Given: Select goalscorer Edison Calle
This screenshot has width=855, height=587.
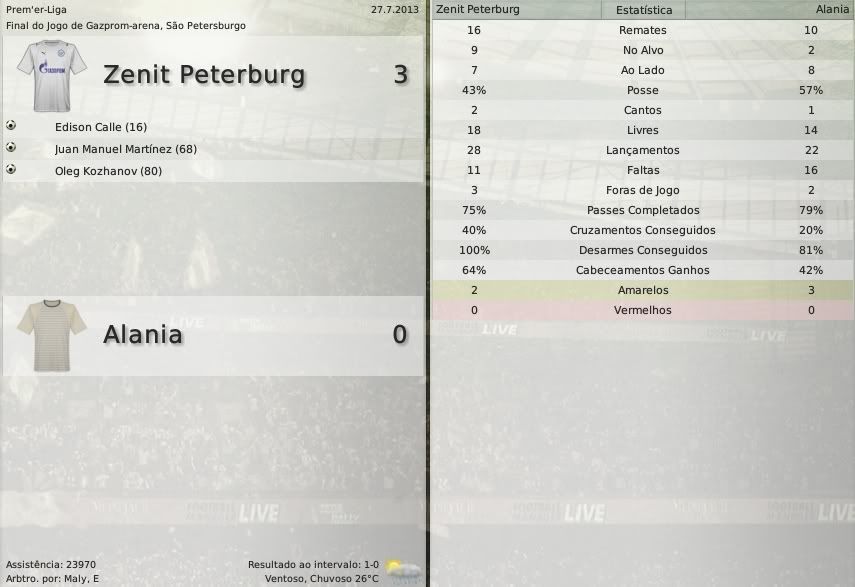Looking at the screenshot, I should point(101,127).
